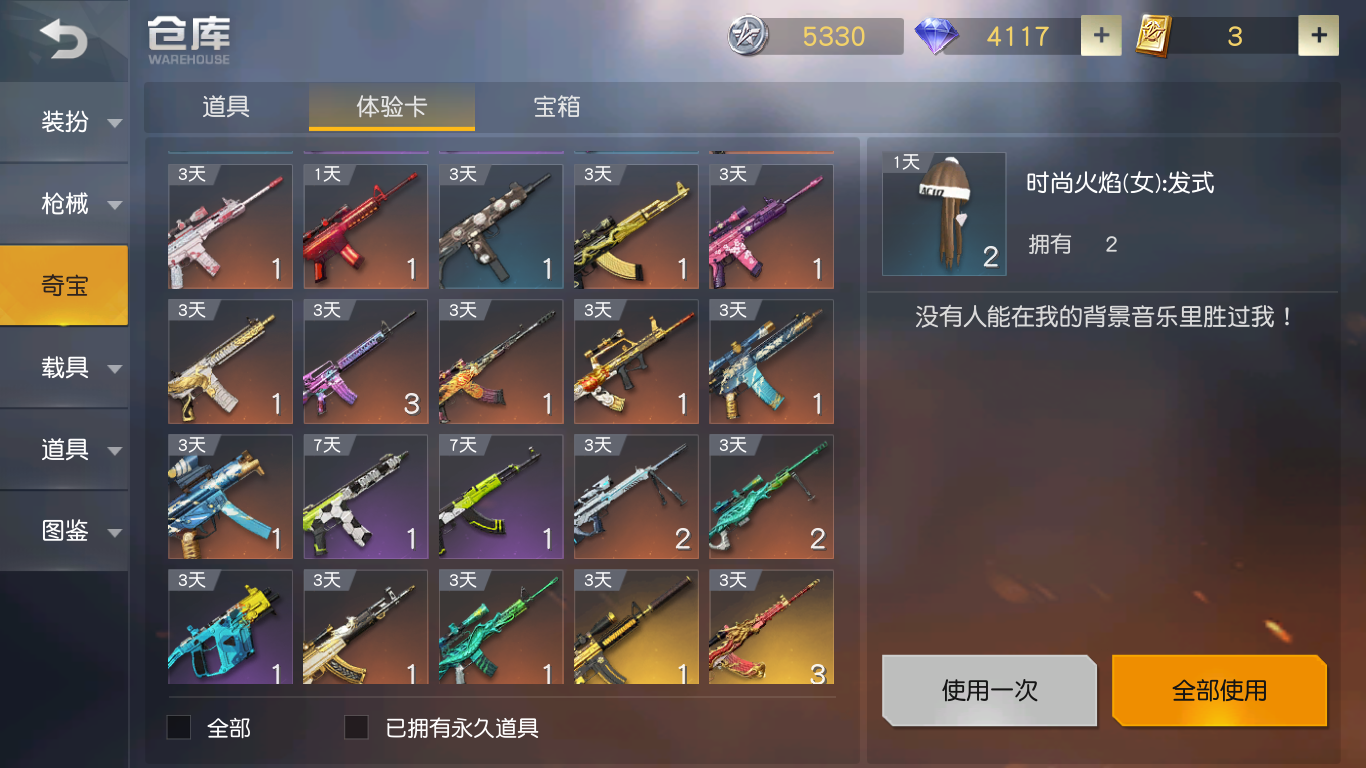1366x768 pixels.
Task: Select the 奇宝 sidebar entry
Action: pos(64,285)
